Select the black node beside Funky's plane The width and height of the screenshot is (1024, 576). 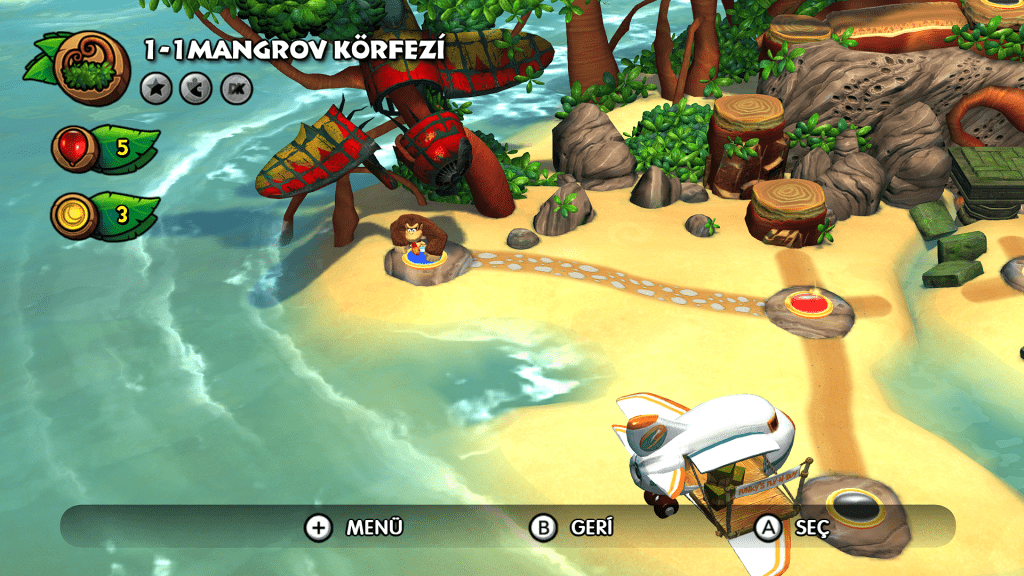pyautogui.click(x=853, y=508)
